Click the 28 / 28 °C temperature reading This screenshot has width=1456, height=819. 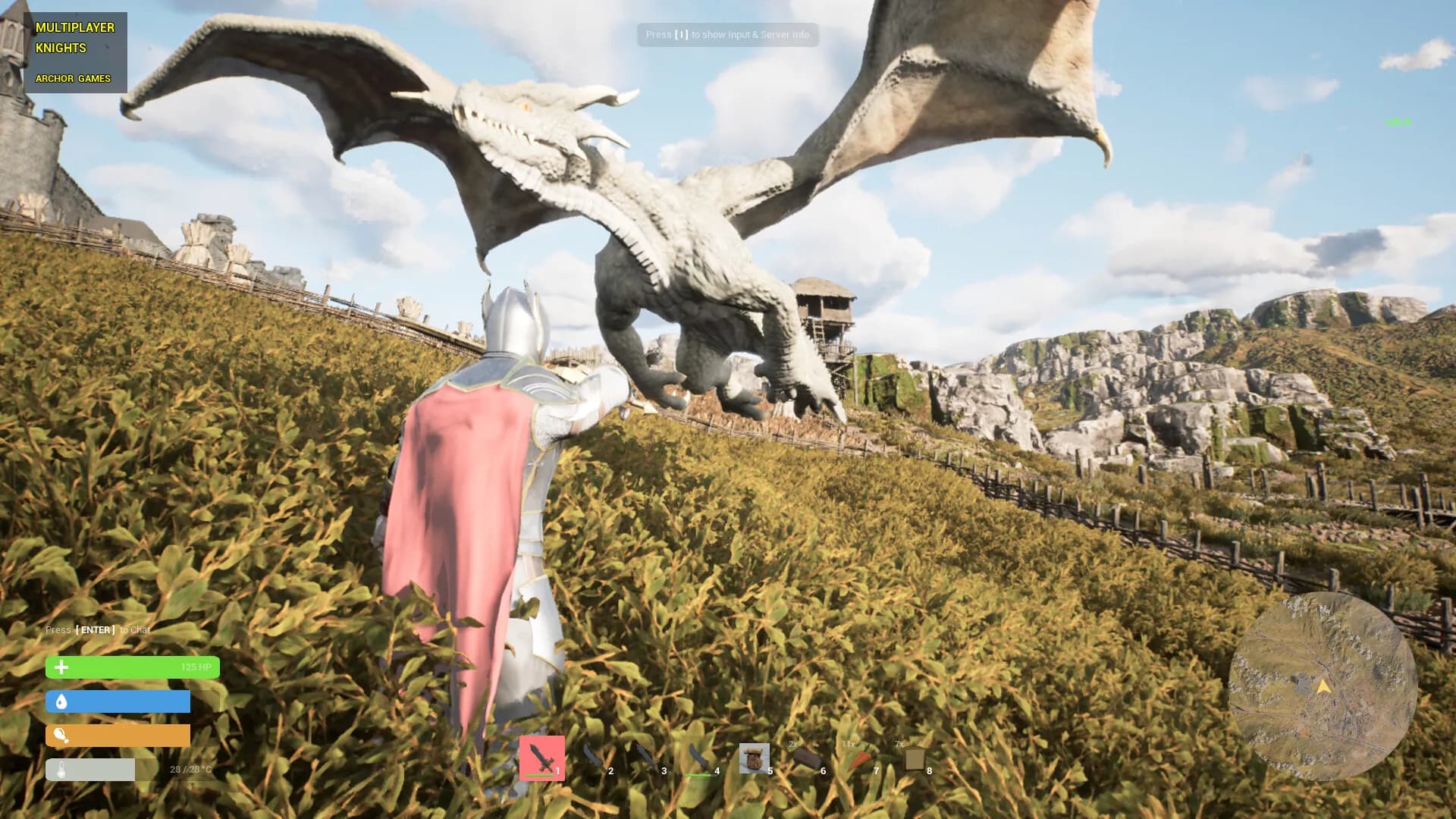(190, 769)
